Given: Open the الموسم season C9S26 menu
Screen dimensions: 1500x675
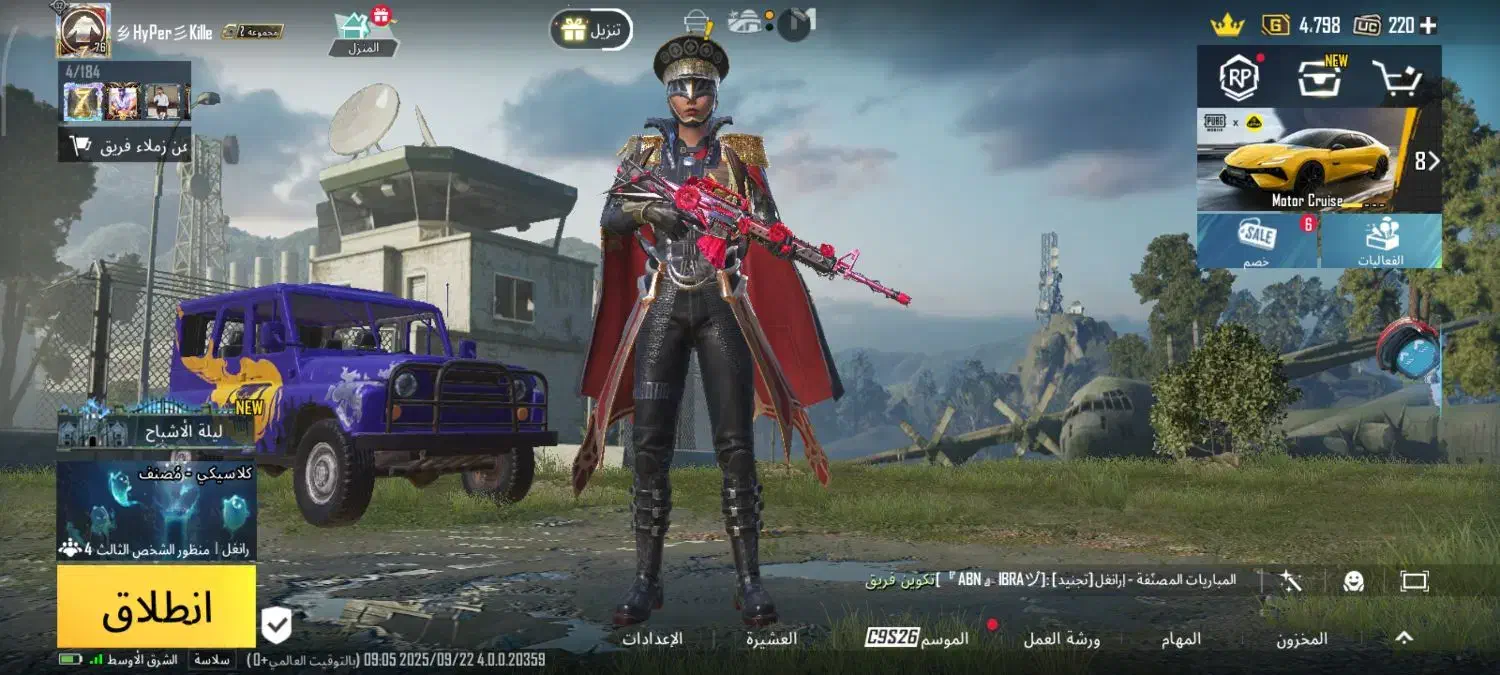Looking at the screenshot, I should (x=917, y=638).
